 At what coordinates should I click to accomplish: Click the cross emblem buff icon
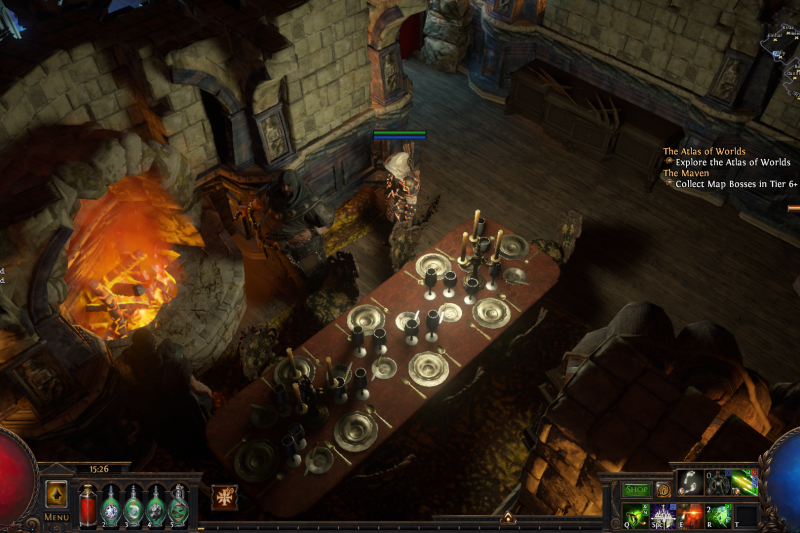pyautogui.click(x=225, y=497)
